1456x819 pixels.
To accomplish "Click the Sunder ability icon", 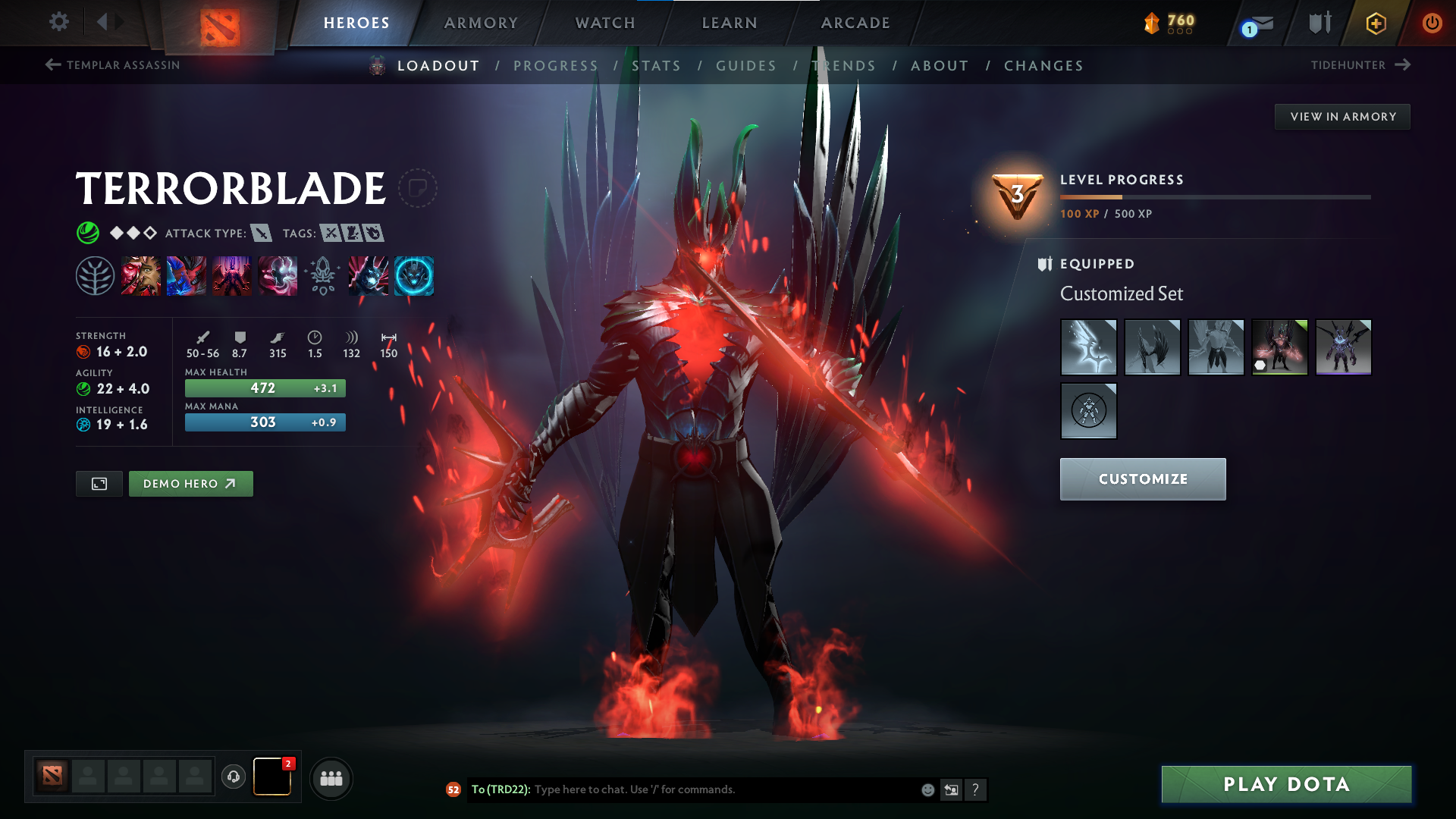I will (x=278, y=275).
